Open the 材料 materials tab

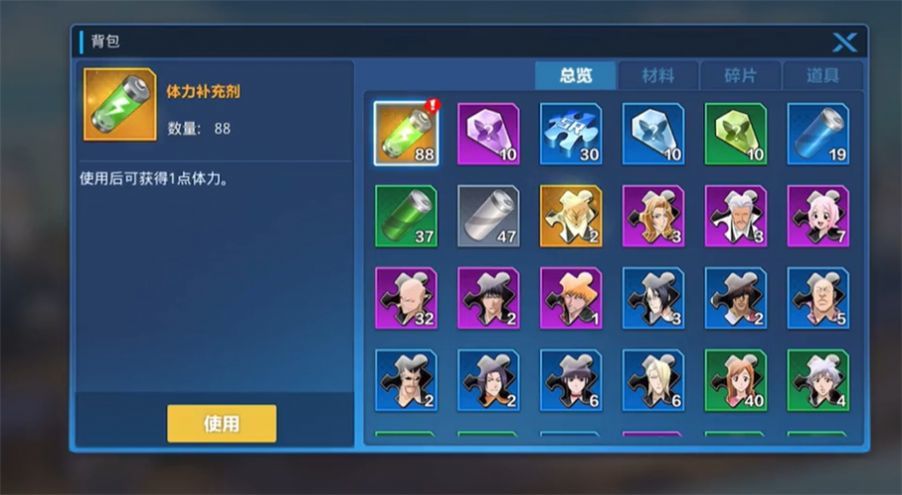(657, 76)
